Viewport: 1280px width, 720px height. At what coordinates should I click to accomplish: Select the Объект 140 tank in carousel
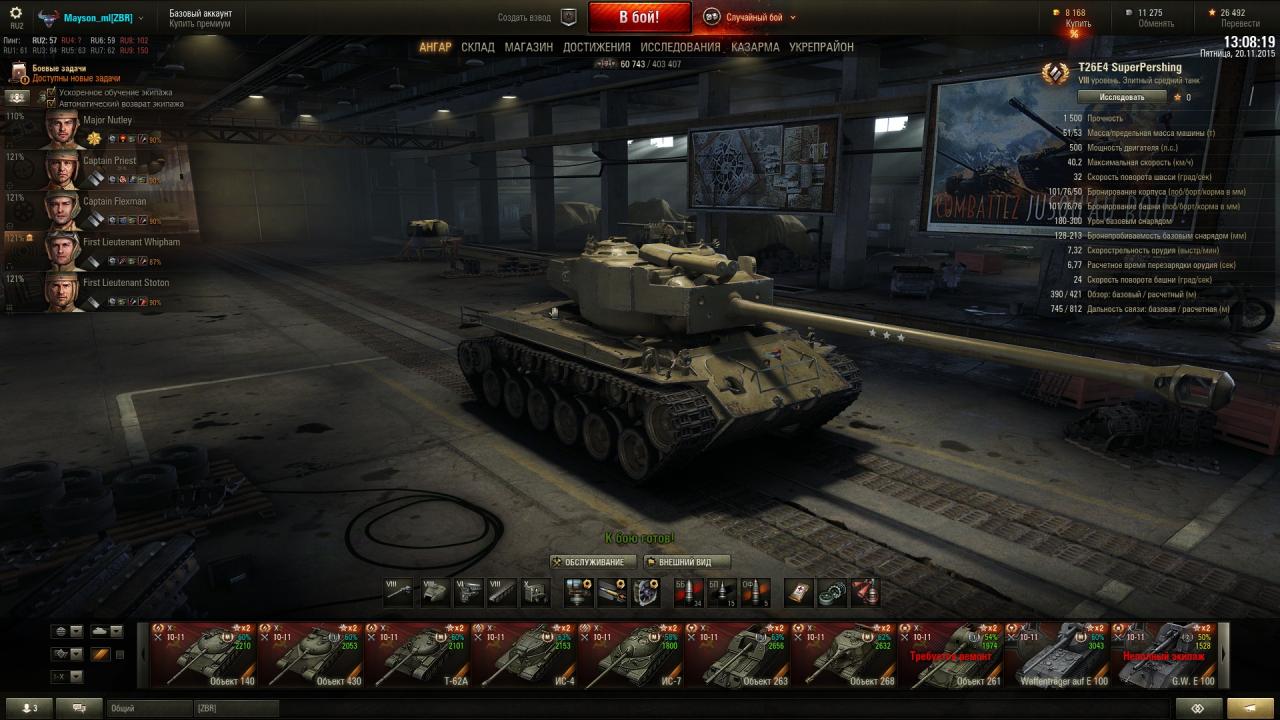tap(204, 655)
